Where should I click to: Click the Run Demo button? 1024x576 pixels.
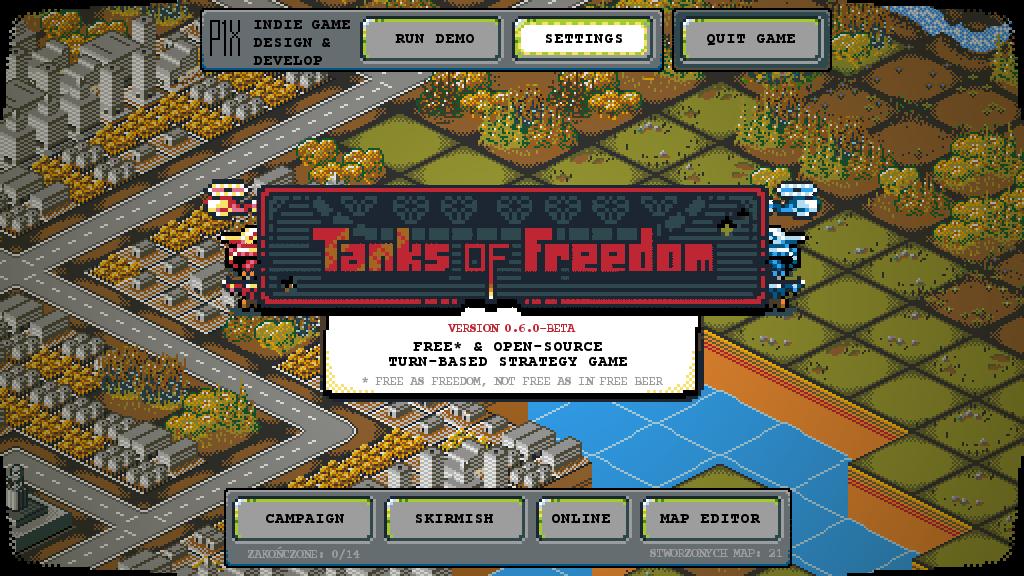click(434, 39)
